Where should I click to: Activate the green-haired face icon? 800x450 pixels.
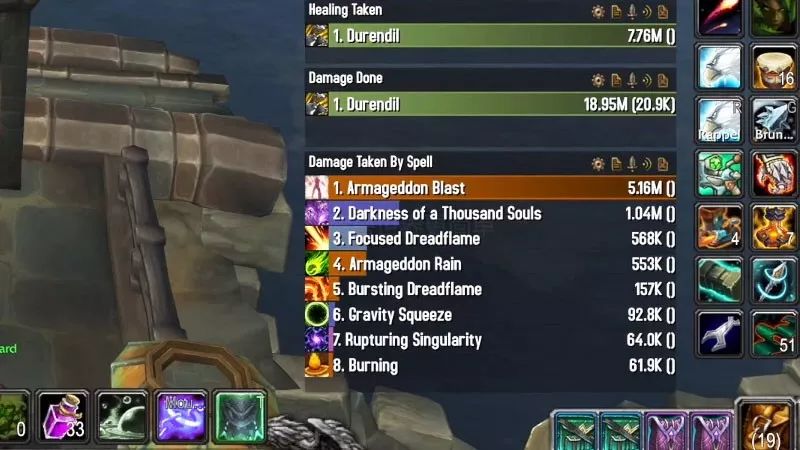click(x=774, y=16)
